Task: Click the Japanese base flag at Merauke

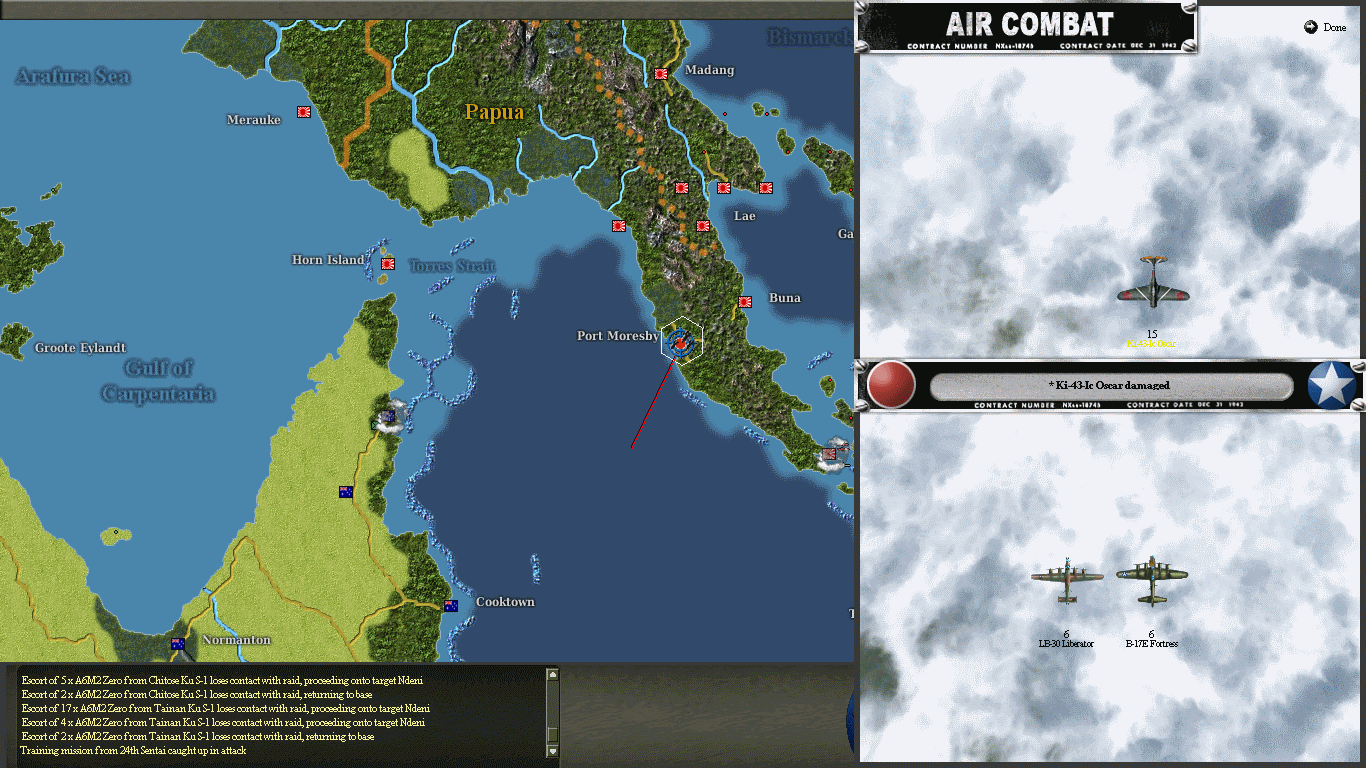Action: coord(303,111)
